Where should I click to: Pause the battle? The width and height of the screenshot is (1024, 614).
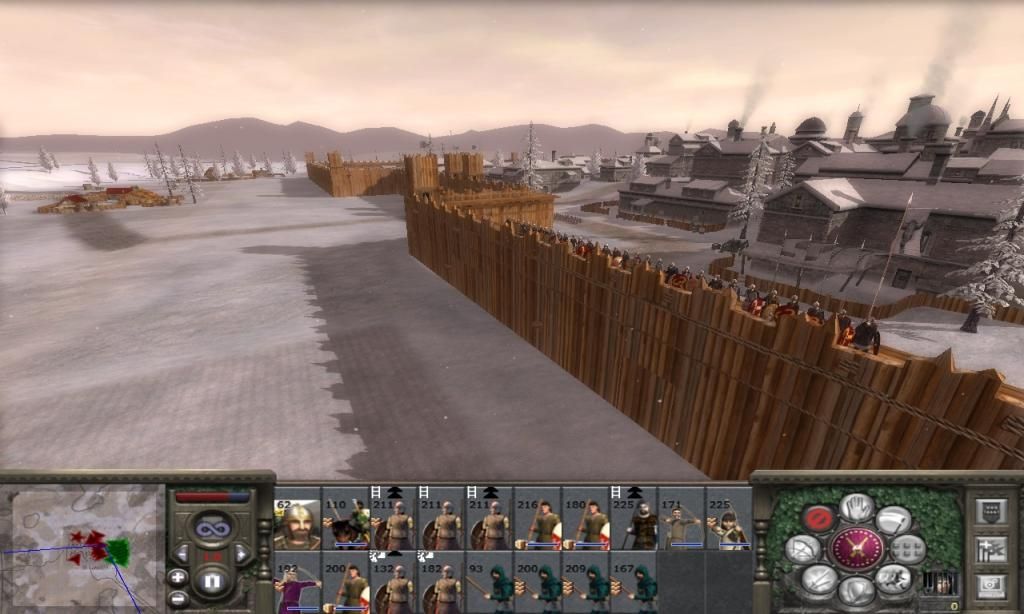coord(212,579)
